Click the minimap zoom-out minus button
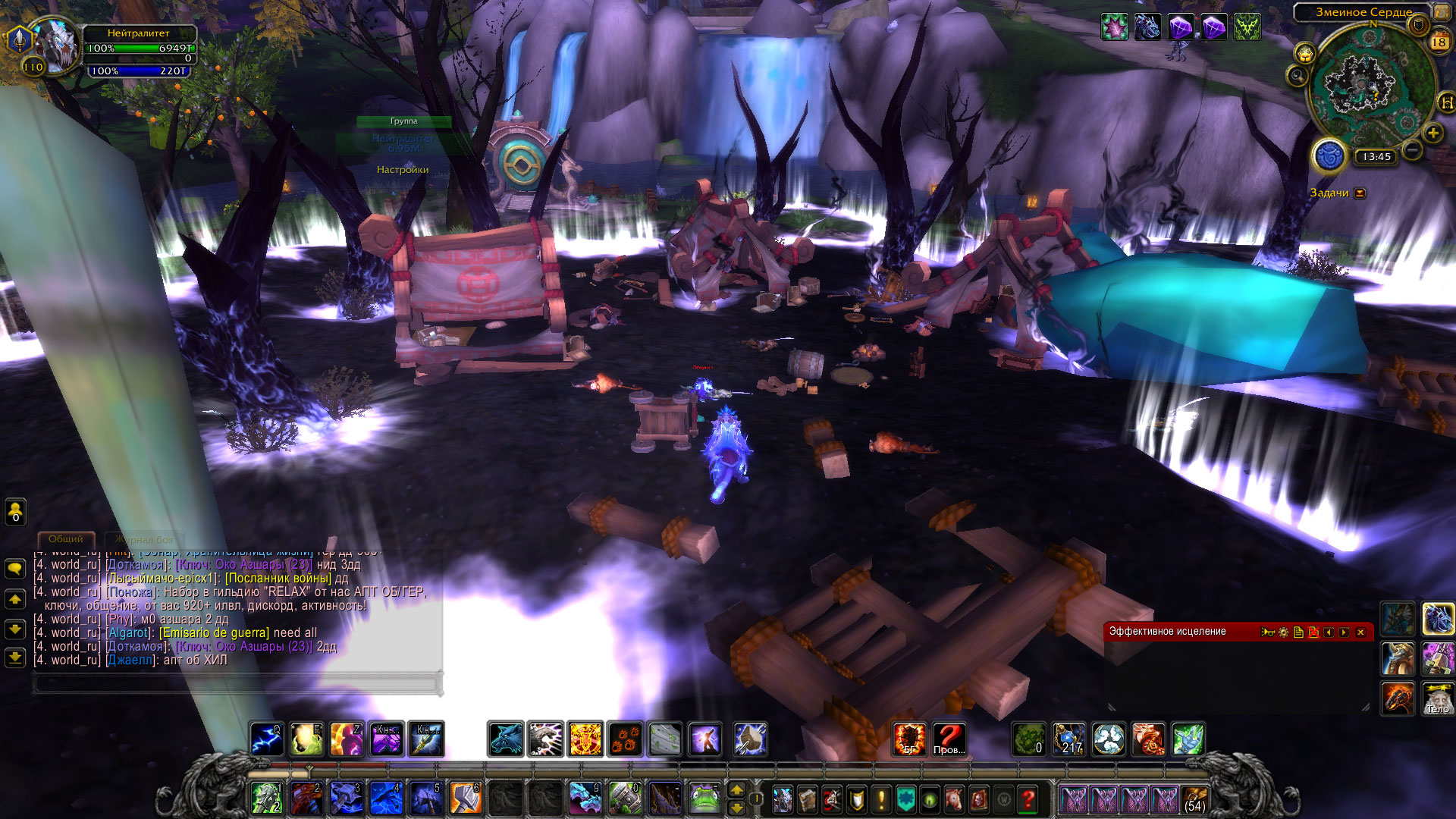 (1412, 150)
